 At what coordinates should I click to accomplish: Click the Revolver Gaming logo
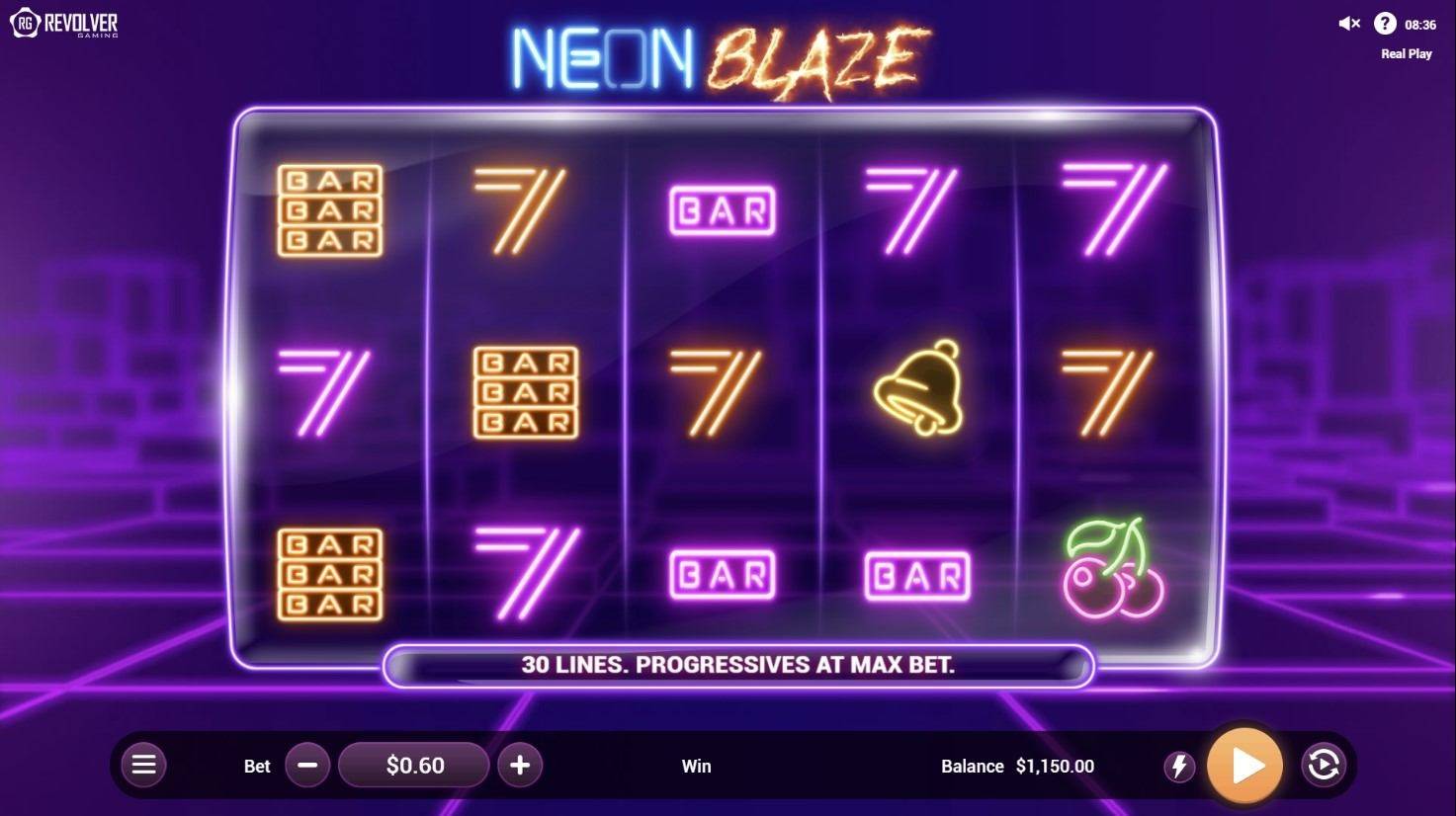[x=62, y=22]
